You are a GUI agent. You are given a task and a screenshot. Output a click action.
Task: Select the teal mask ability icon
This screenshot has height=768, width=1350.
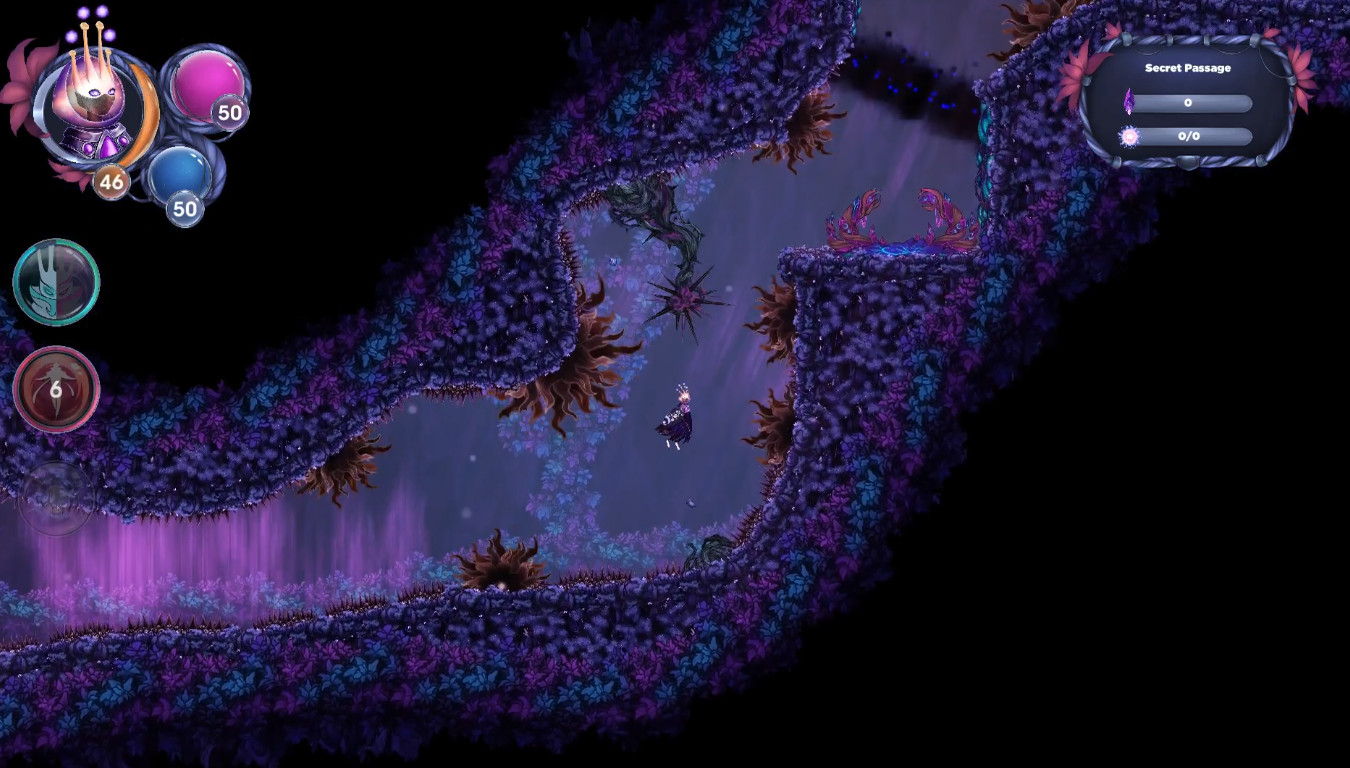click(x=56, y=281)
